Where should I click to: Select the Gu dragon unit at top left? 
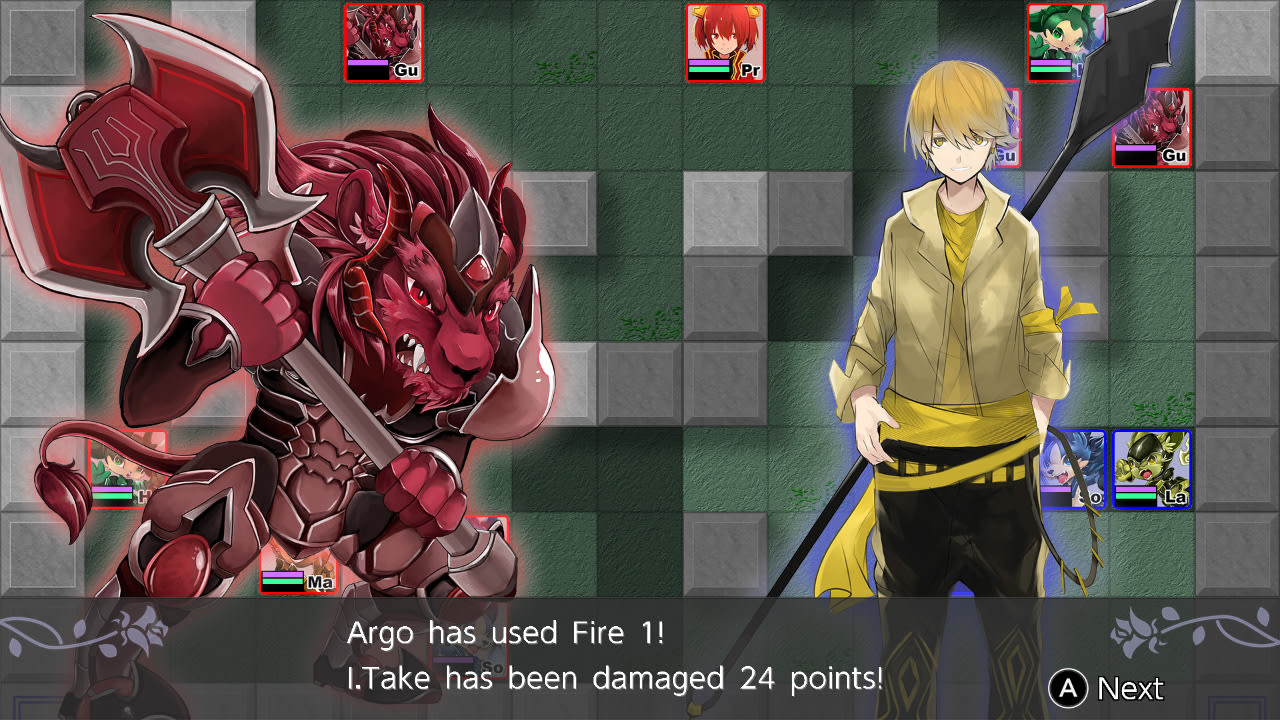385,42
